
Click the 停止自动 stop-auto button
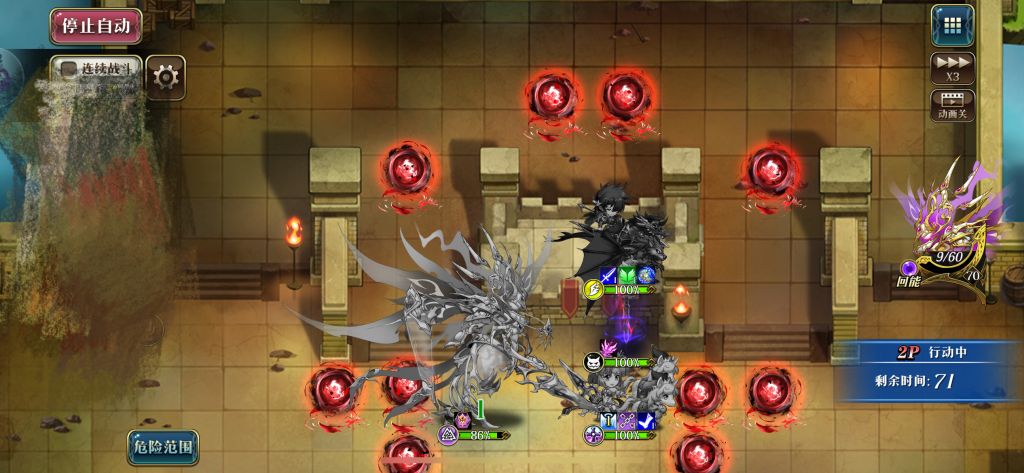(x=95, y=26)
